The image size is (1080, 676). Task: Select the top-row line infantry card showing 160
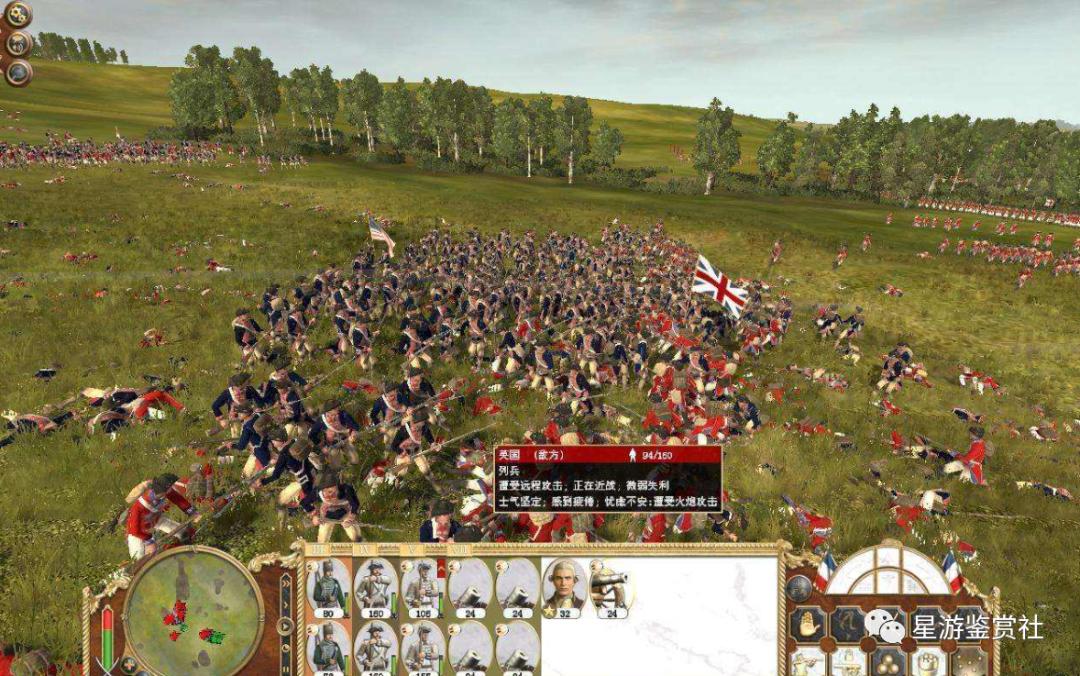(376, 588)
